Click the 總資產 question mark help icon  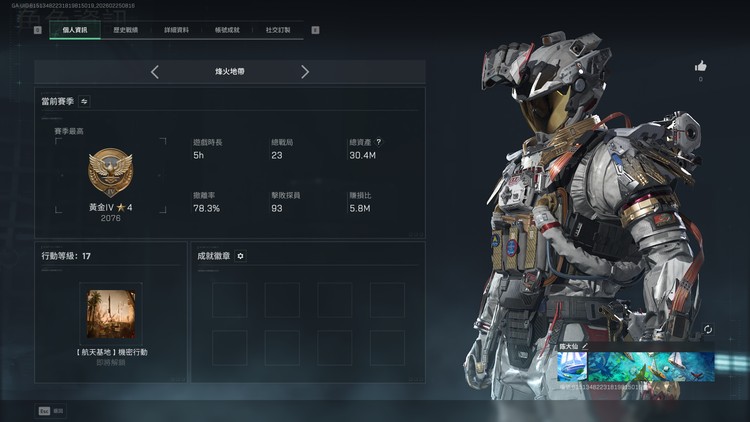[x=378, y=142]
